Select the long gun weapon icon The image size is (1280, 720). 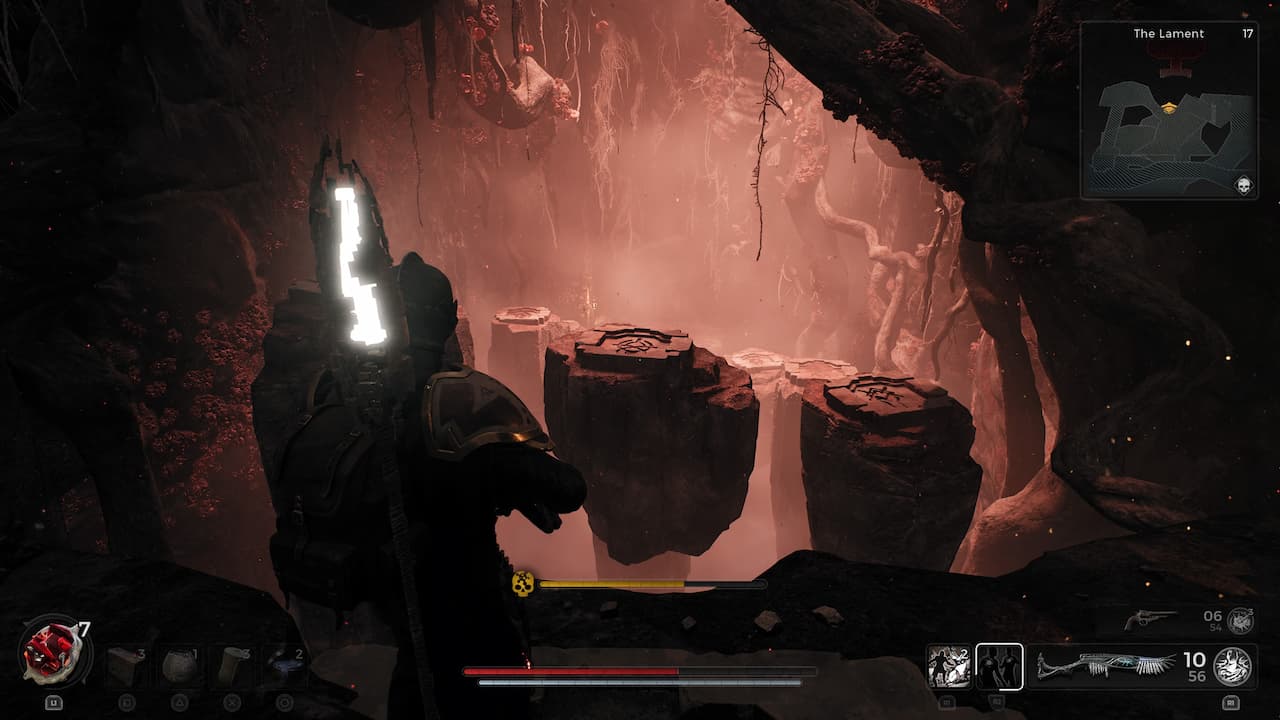[x=1105, y=665]
